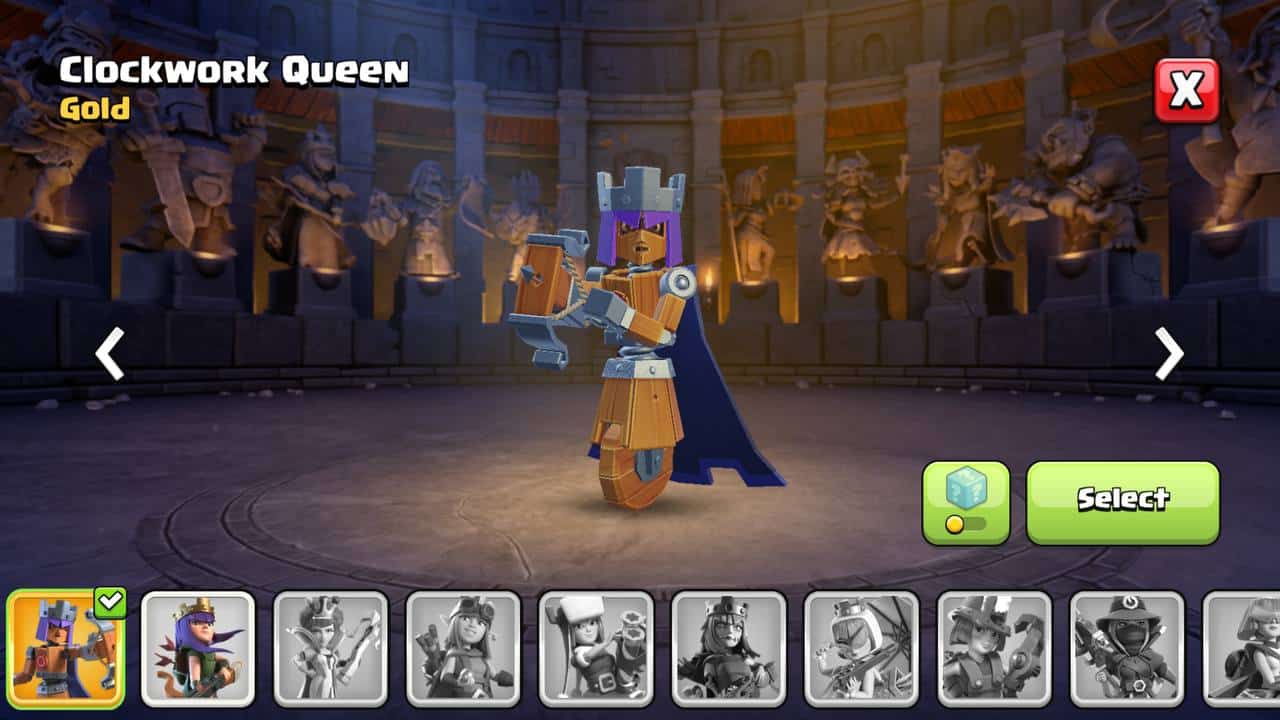Show the previous skin with left arrow

(x=109, y=353)
